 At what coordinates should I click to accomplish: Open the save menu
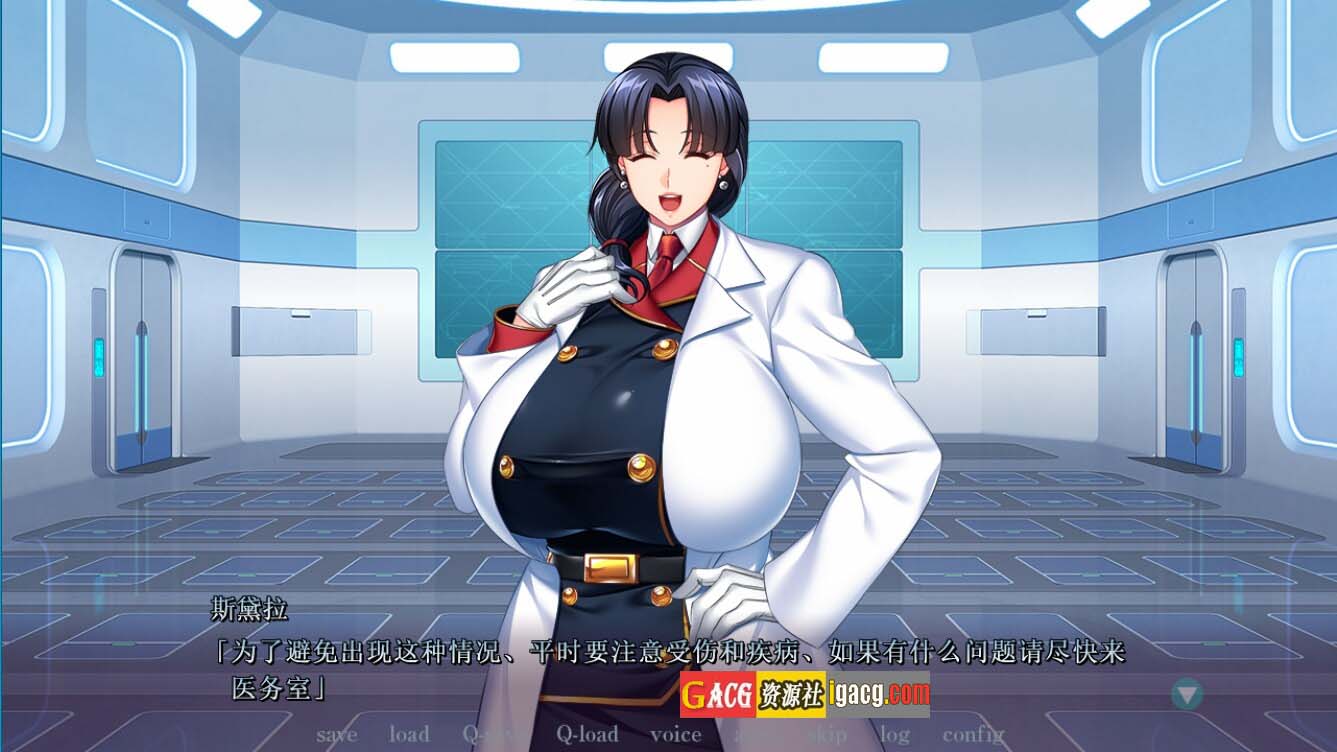pyautogui.click(x=336, y=735)
